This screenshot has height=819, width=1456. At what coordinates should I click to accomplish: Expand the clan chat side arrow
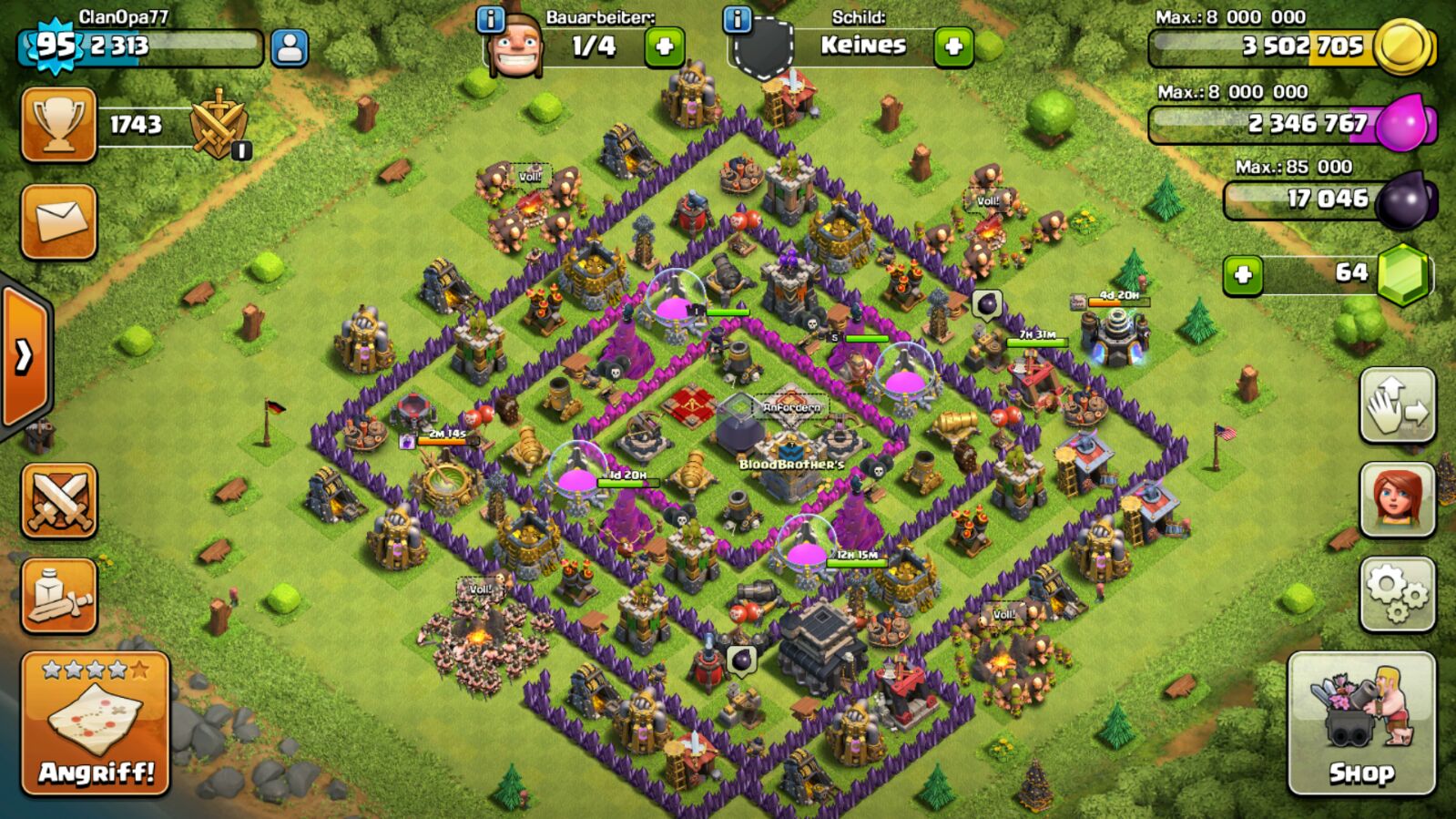pos(24,356)
